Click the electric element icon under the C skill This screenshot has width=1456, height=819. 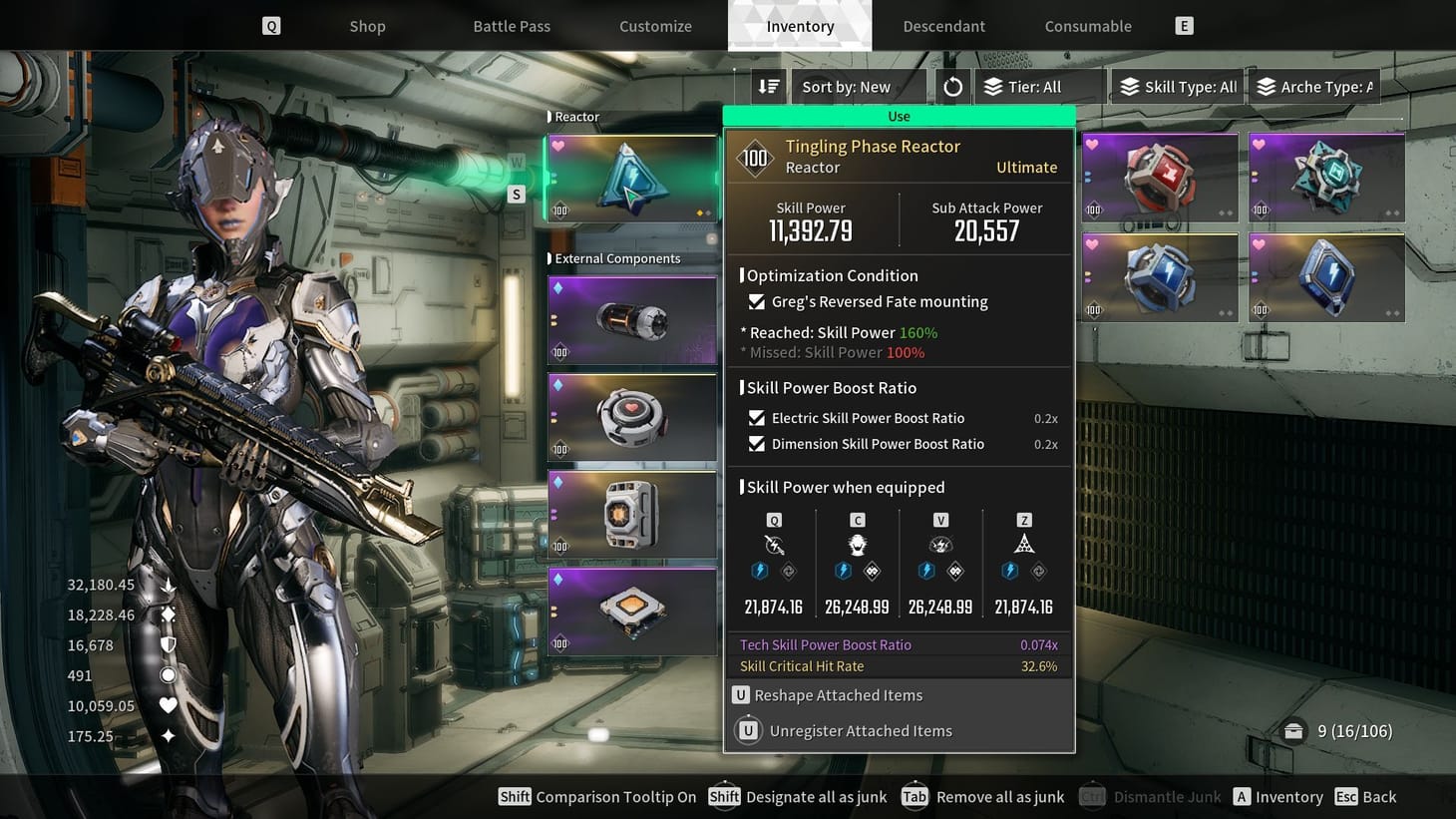[844, 570]
